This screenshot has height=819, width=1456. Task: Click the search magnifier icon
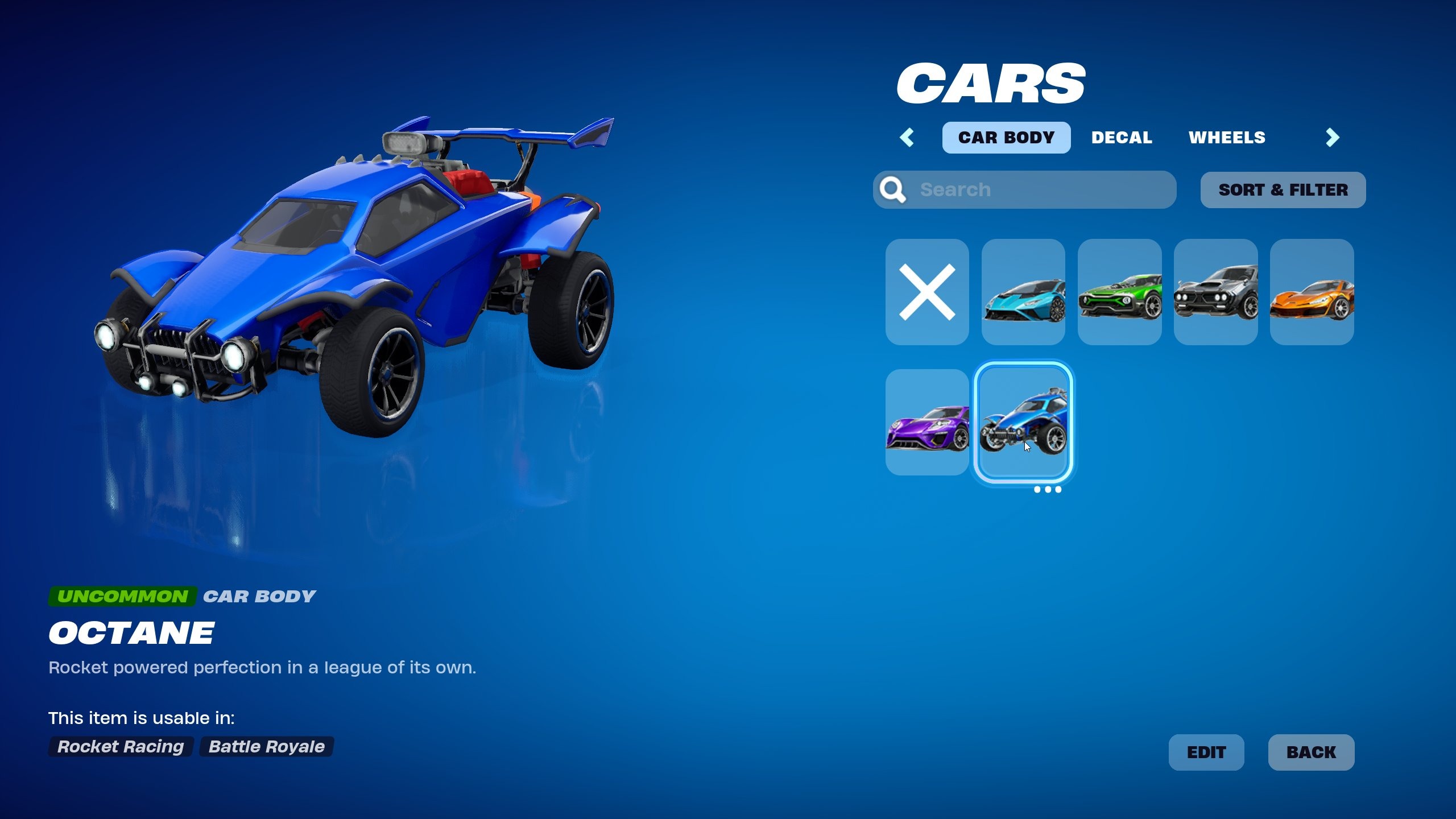[894, 189]
